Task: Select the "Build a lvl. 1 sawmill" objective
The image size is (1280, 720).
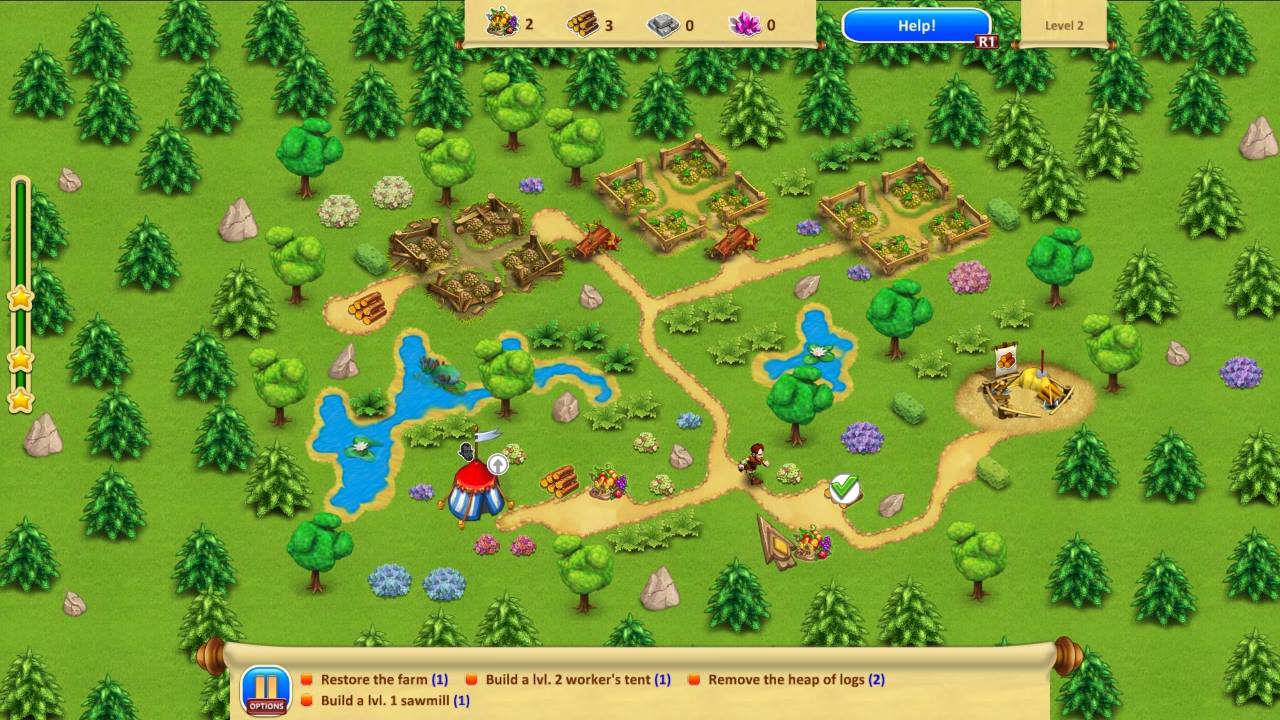Action: click(x=394, y=701)
